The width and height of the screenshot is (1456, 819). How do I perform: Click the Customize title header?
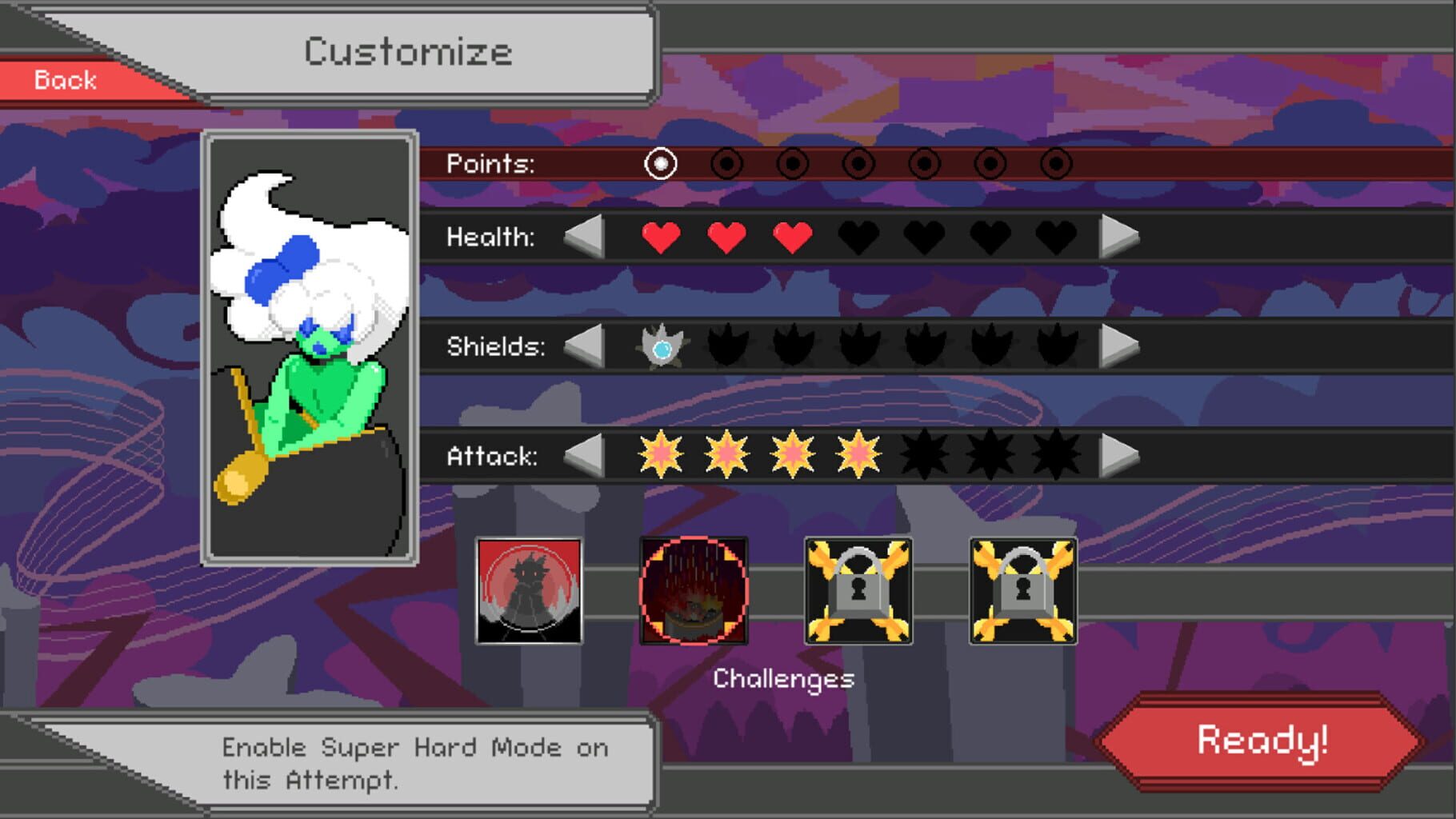pos(408,50)
